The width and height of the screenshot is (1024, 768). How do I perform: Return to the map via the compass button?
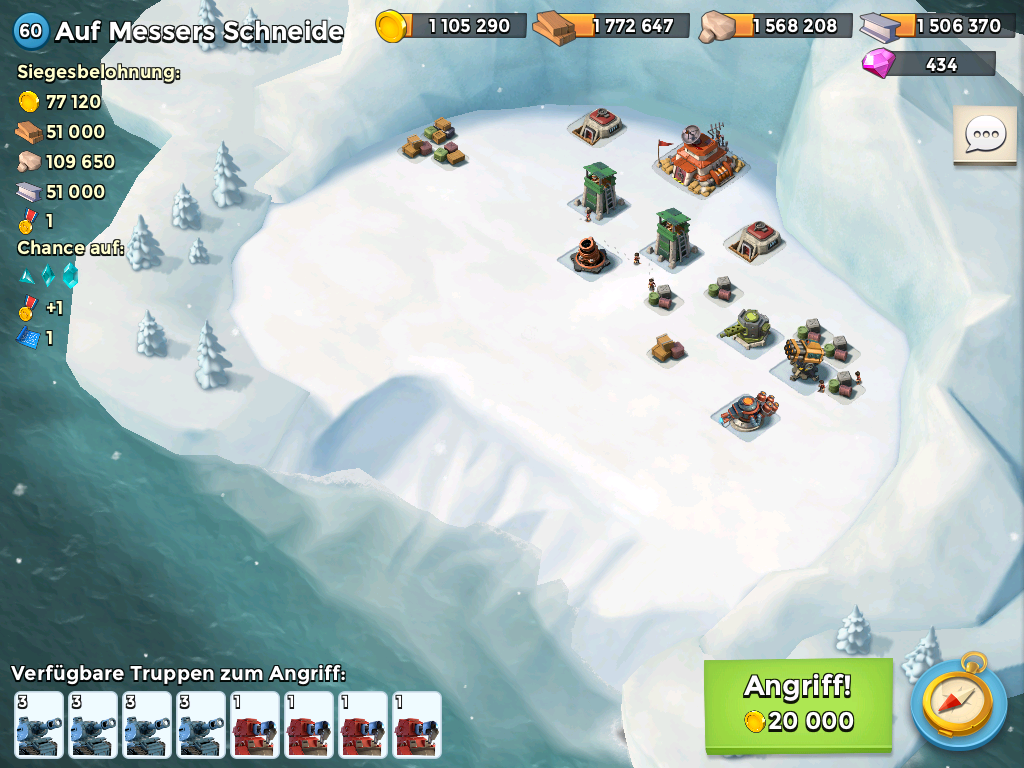(958, 701)
